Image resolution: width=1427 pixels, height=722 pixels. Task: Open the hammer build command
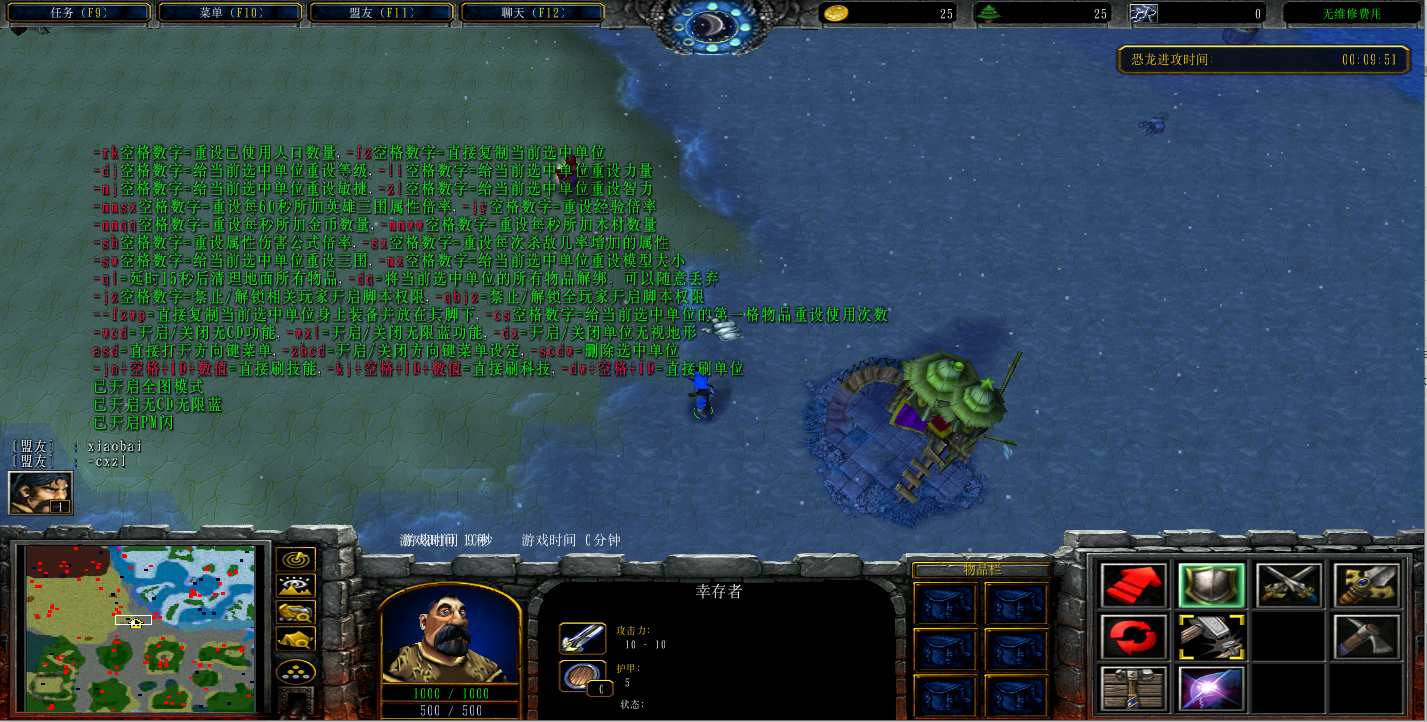click(x=1211, y=637)
